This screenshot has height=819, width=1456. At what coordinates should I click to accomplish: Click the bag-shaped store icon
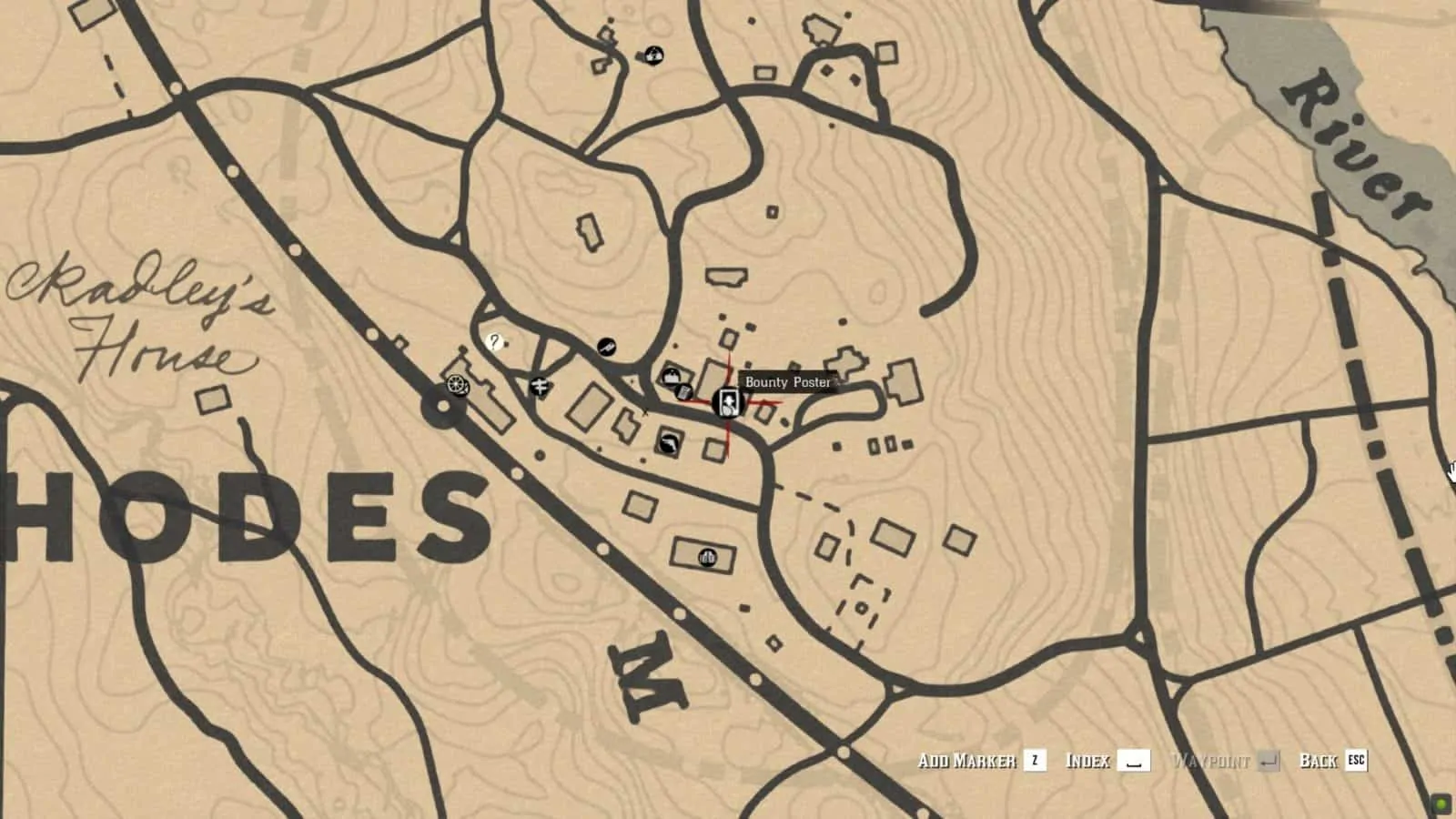pyautogui.click(x=671, y=376)
